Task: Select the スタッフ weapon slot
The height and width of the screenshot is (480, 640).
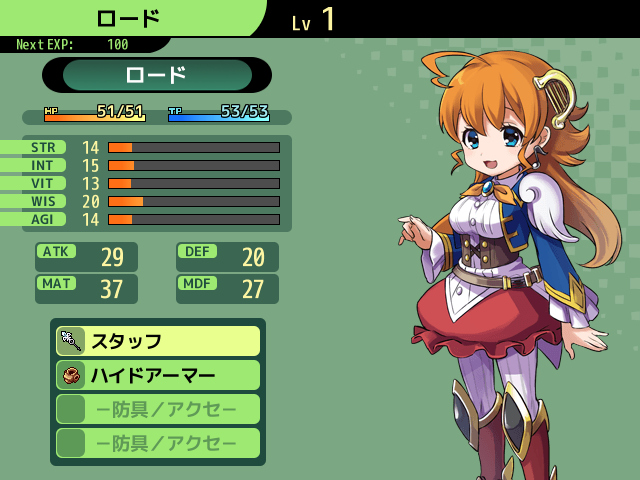Action: coord(158,341)
